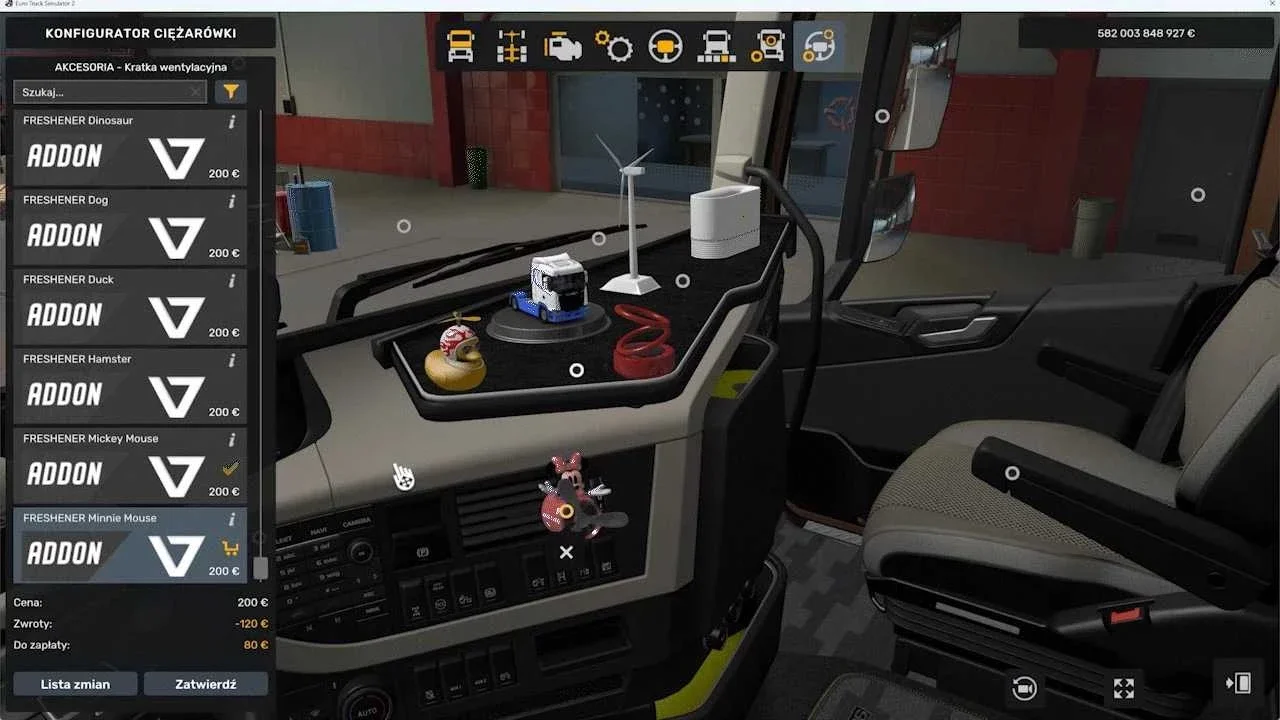Screen dimensions: 1280x720
Task: Select the exterior accessories truck icon
Action: (768, 46)
